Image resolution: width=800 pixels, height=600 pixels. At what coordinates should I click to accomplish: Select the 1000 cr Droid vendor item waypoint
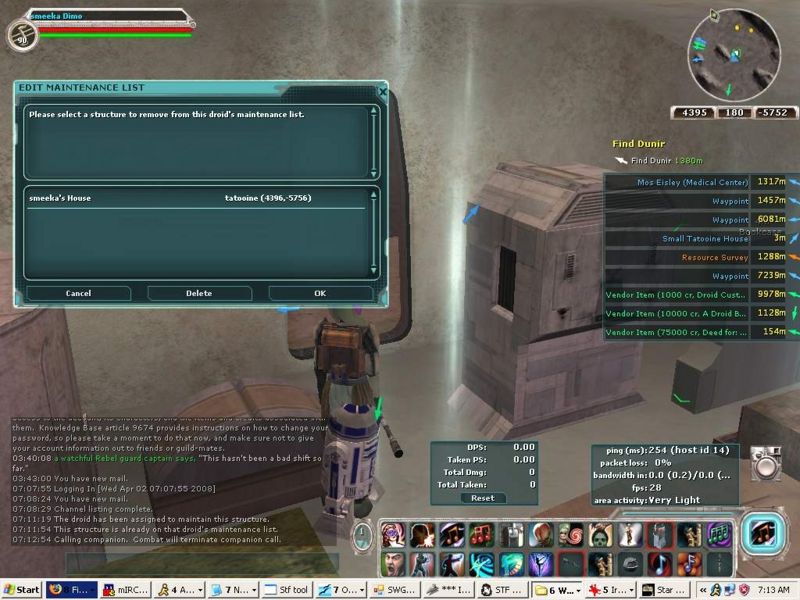pos(676,294)
